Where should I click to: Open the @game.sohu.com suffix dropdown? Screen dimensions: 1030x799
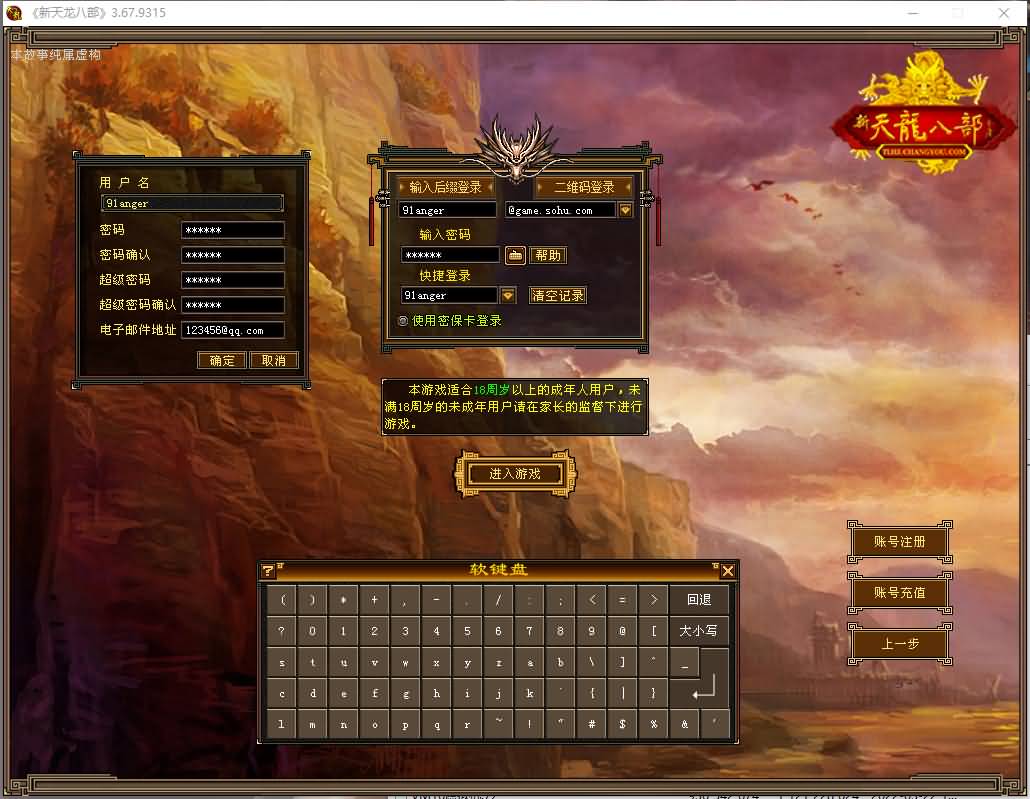(626, 210)
